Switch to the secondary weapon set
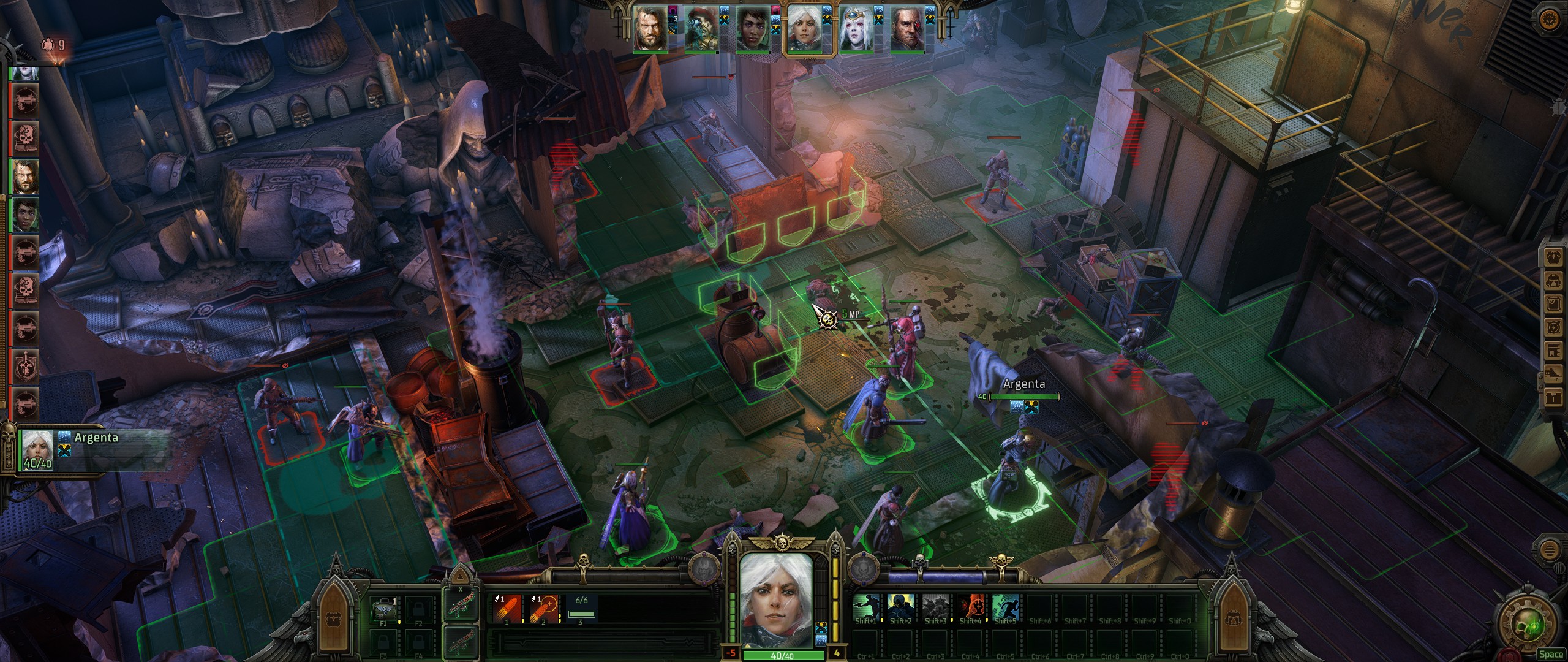This screenshot has width=1568, height=662. 459,643
